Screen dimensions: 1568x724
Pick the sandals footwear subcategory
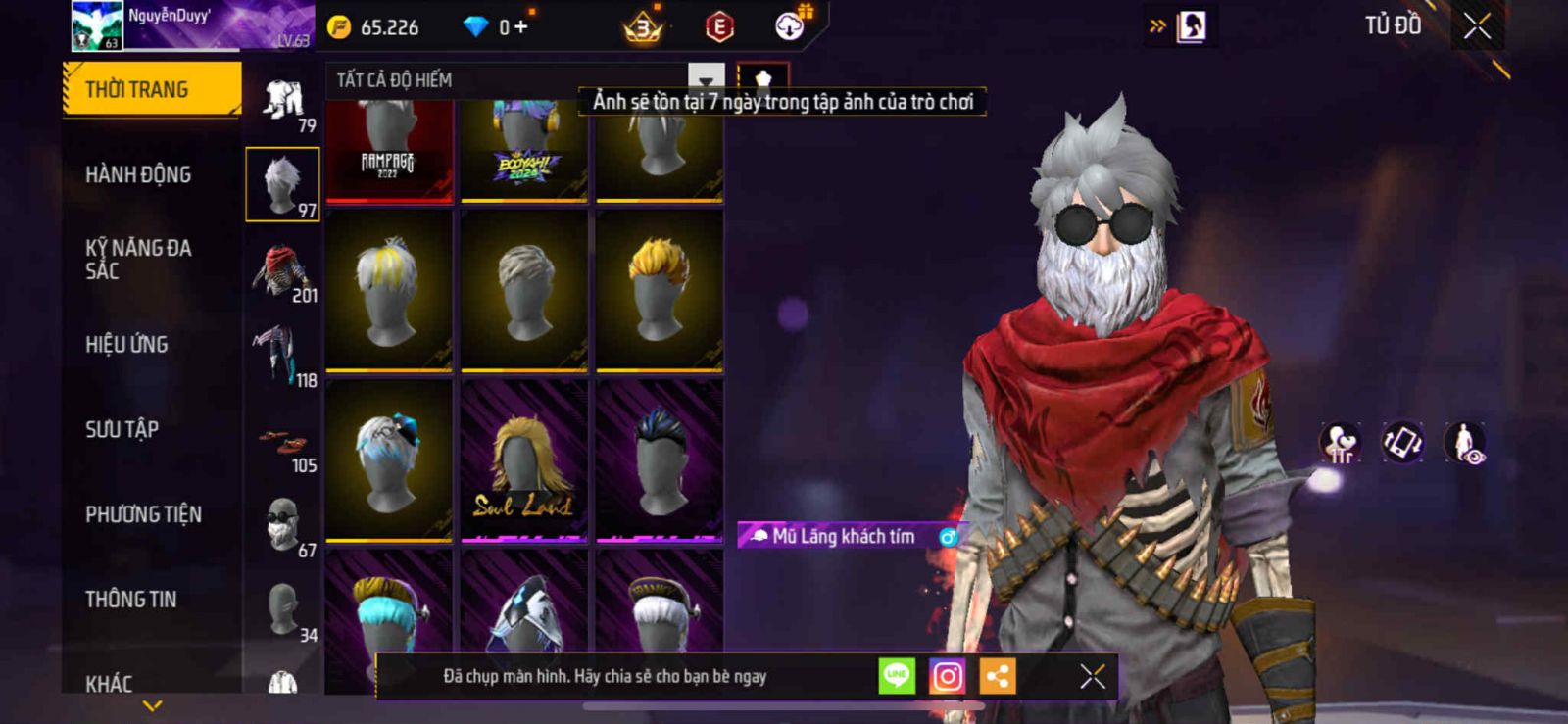click(x=282, y=446)
